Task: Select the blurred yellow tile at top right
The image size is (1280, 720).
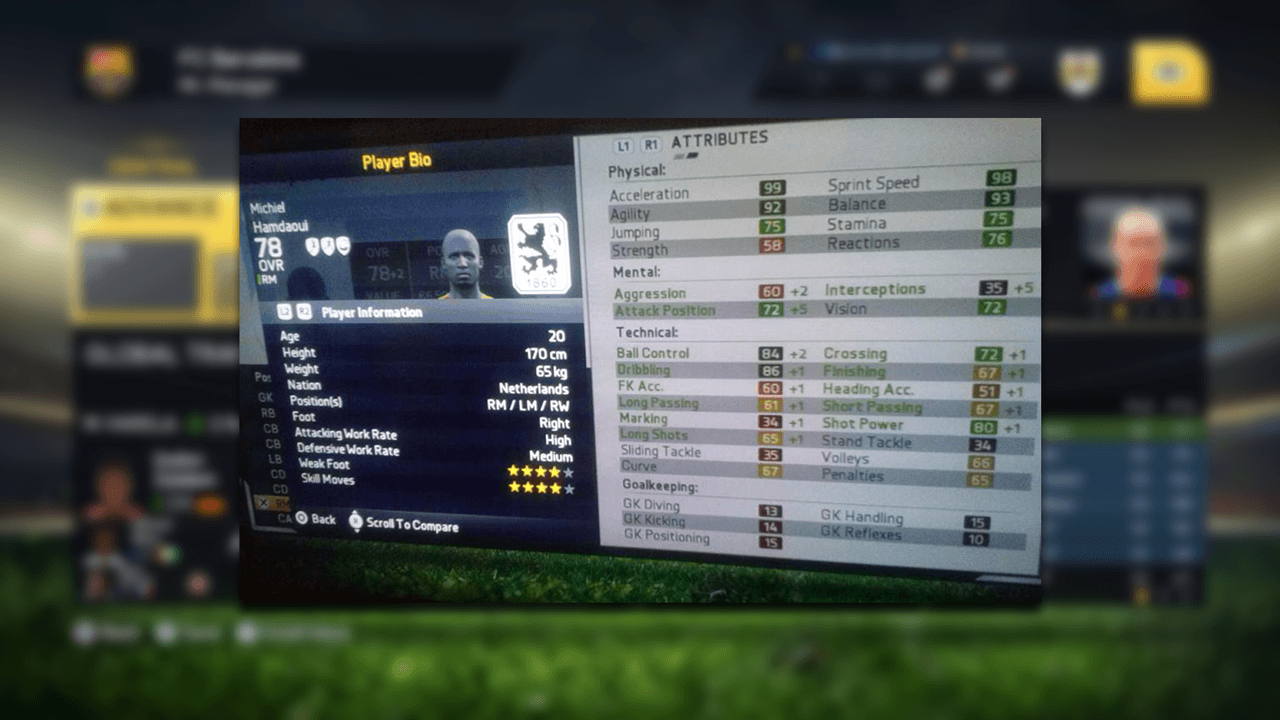Action: tap(1169, 71)
